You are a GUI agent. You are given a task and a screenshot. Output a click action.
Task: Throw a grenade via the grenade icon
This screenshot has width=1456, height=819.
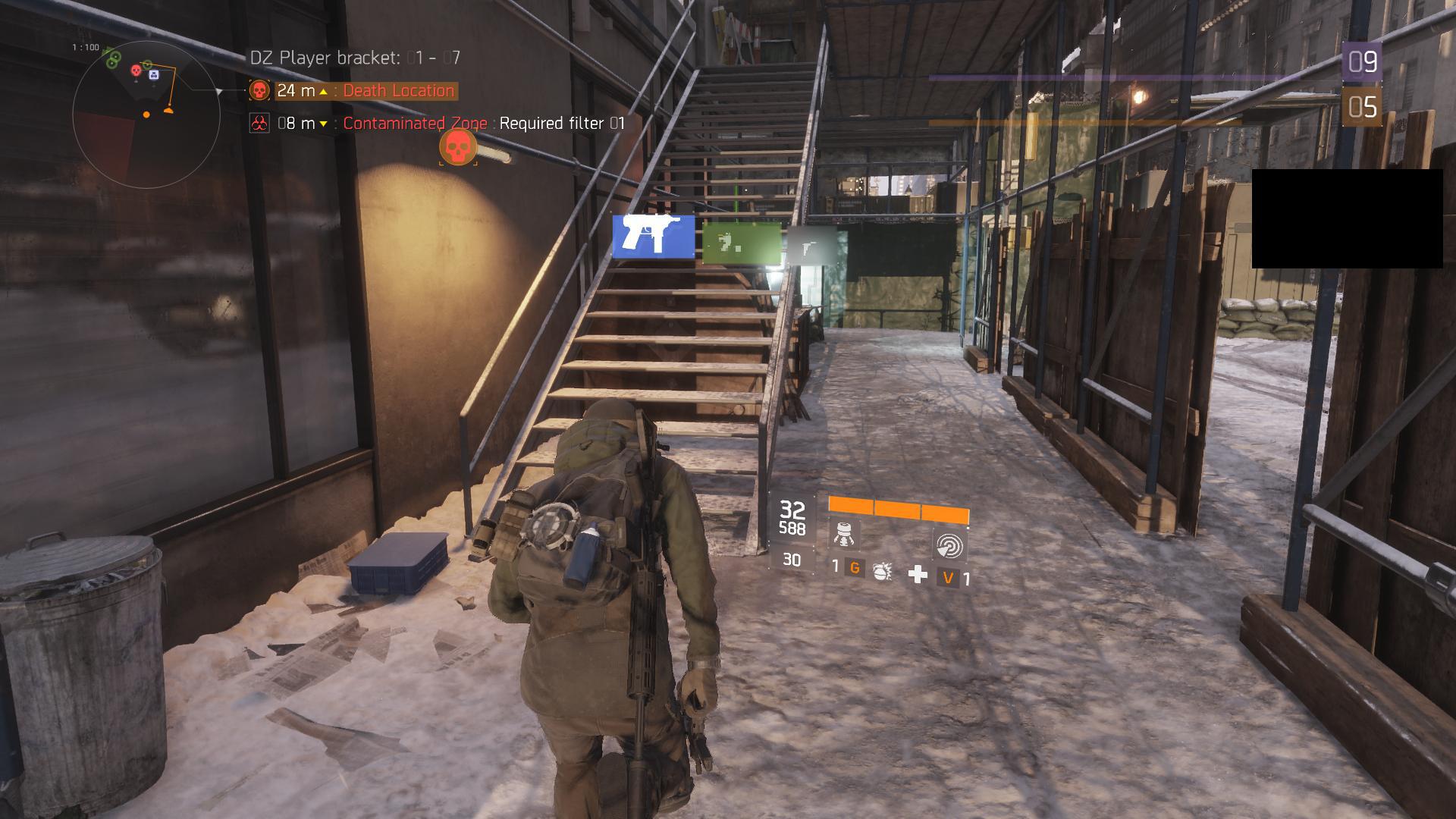[x=881, y=570]
